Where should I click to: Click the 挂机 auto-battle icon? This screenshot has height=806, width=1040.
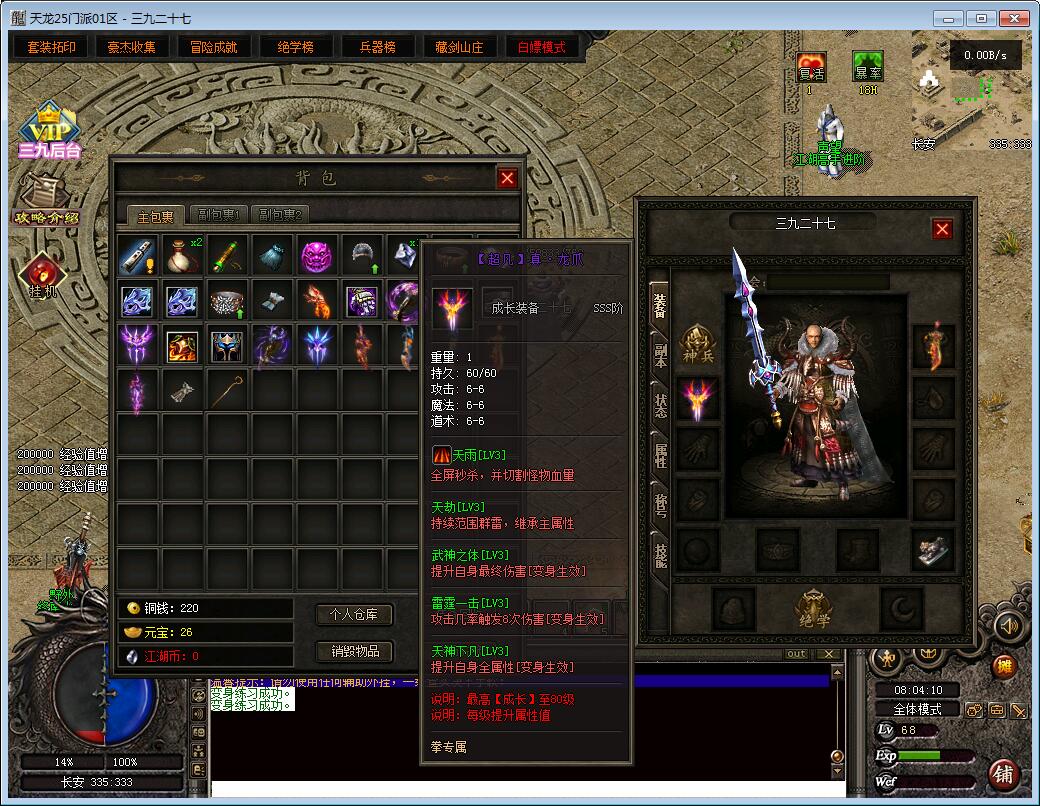click(43, 277)
